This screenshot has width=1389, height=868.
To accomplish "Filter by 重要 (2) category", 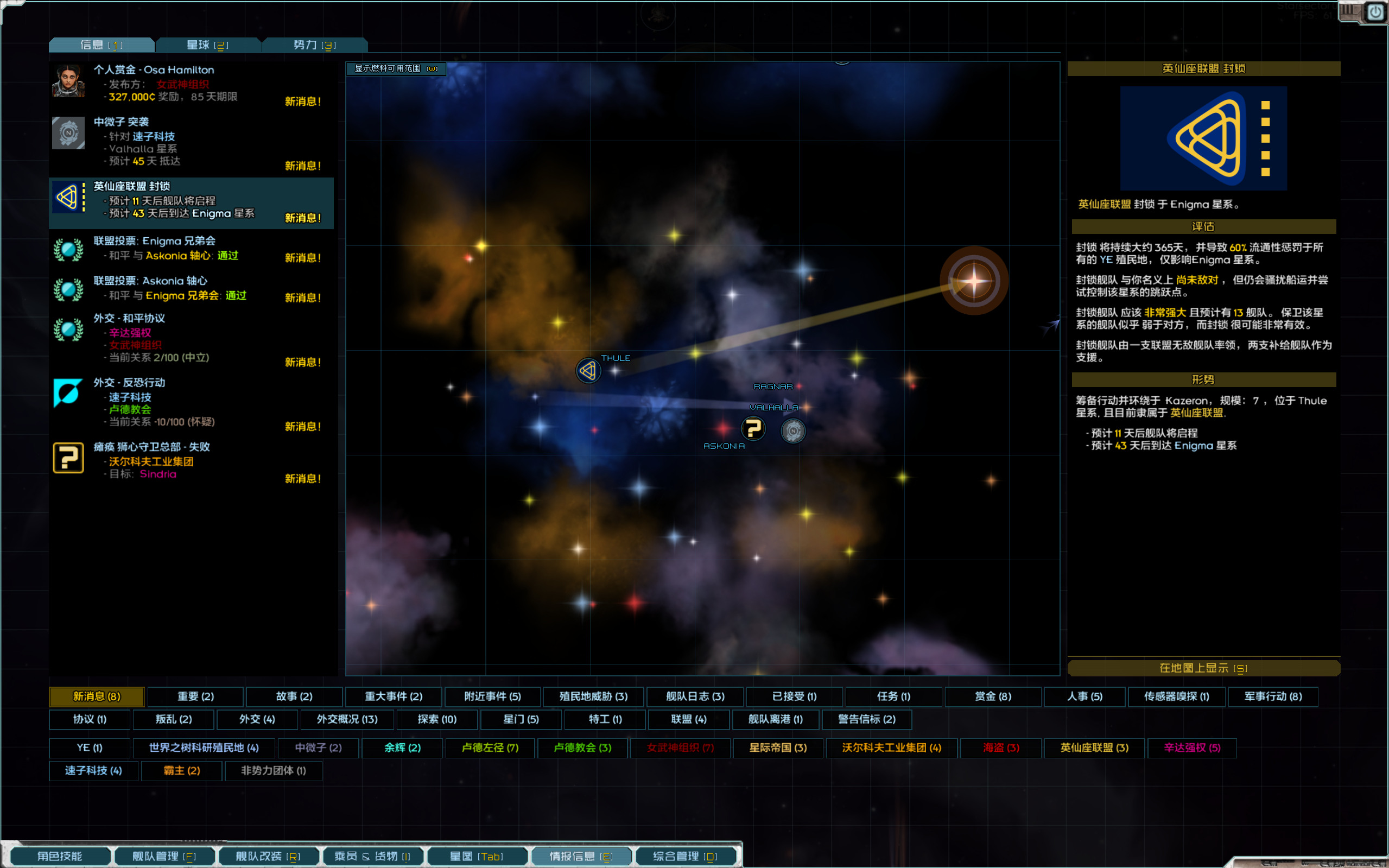I will click(196, 696).
